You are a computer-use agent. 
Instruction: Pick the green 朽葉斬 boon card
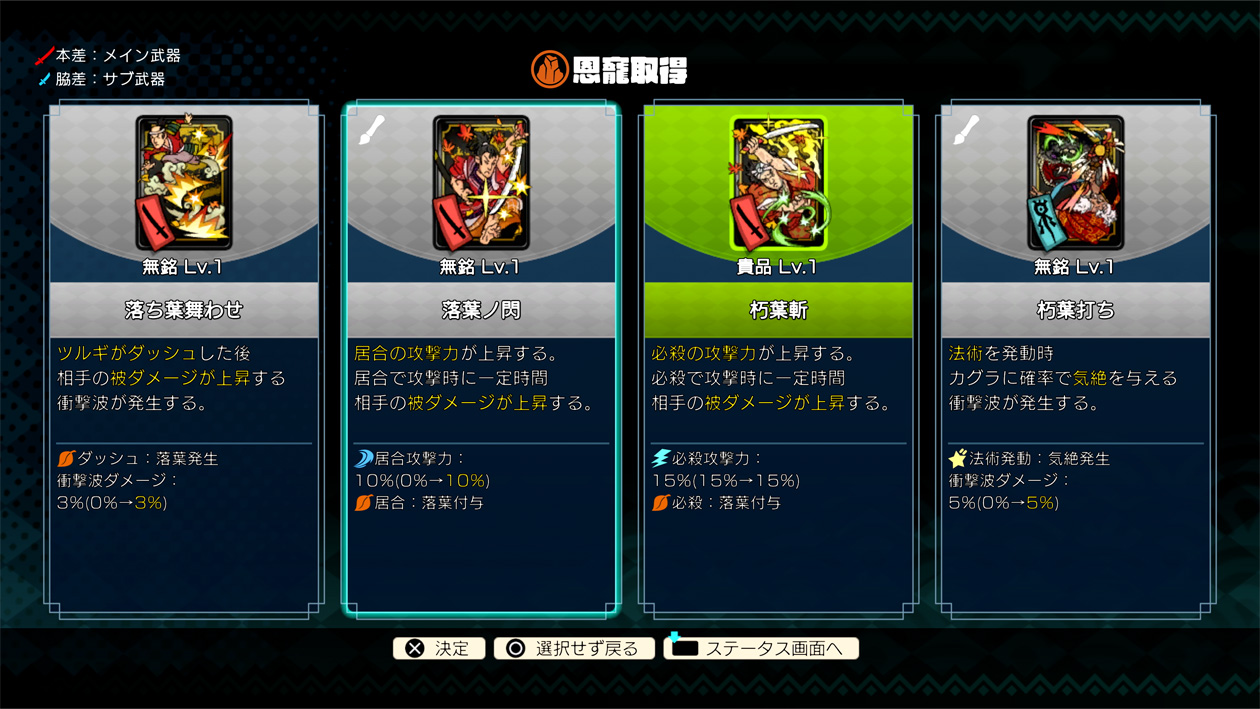click(778, 360)
